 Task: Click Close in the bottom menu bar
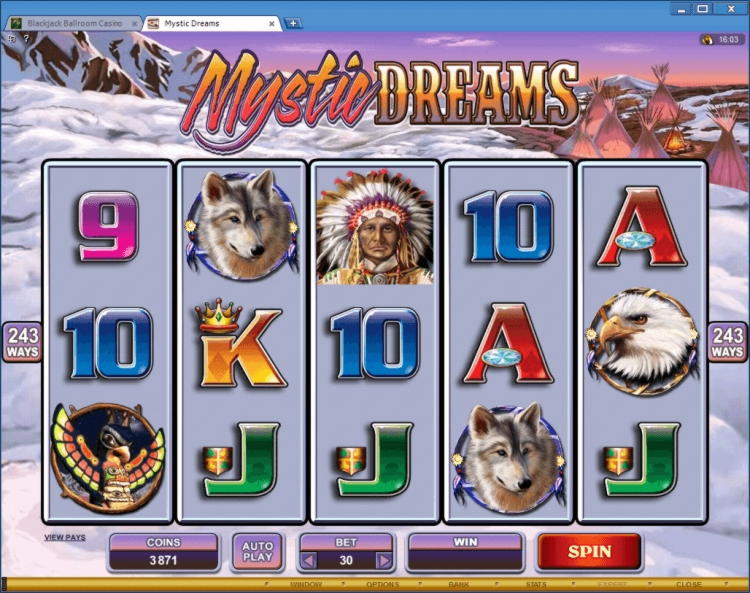tap(688, 584)
